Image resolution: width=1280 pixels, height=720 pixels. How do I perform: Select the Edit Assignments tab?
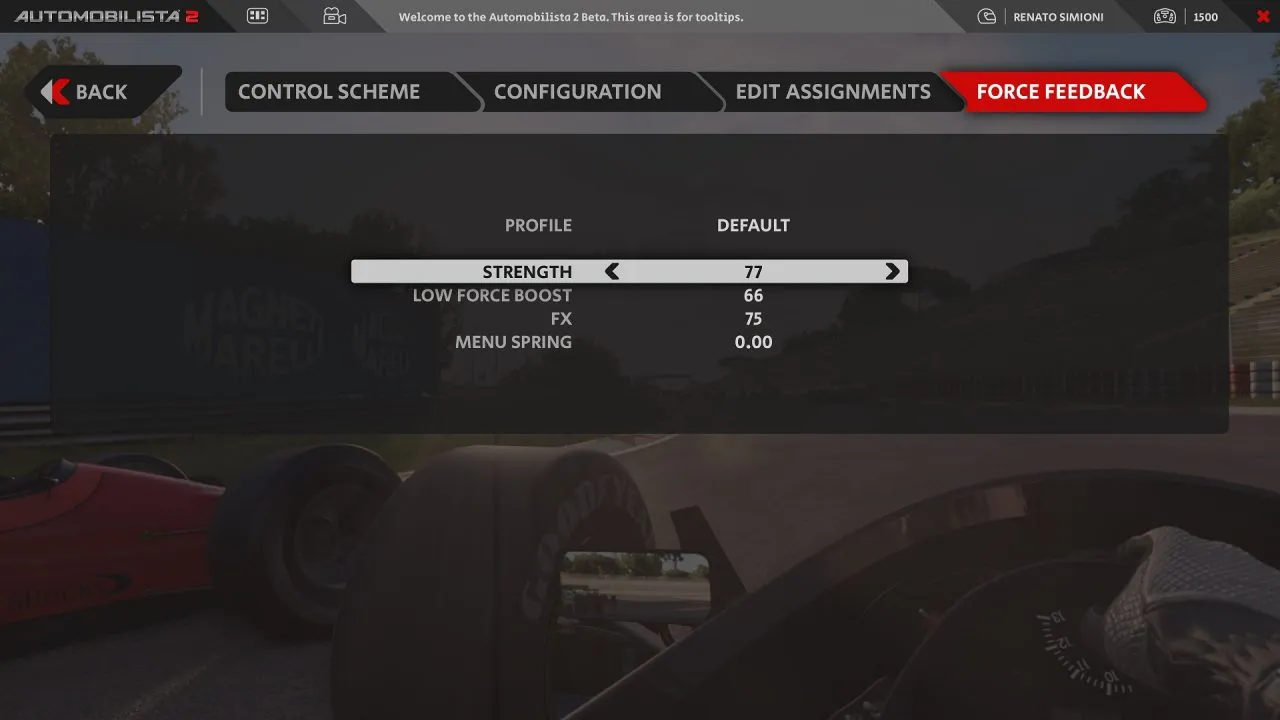[x=833, y=92]
